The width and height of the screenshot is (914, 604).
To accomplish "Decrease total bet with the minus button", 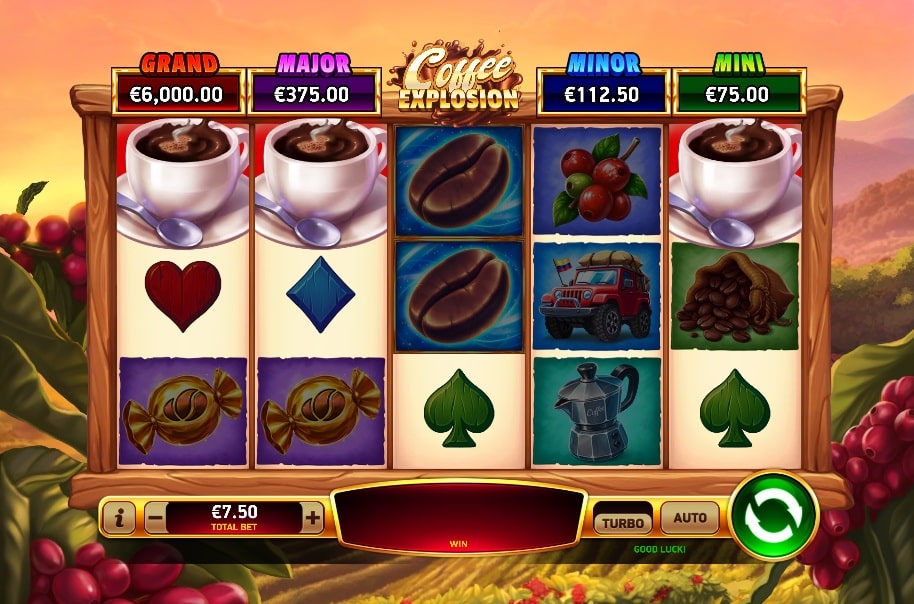I will (x=155, y=518).
